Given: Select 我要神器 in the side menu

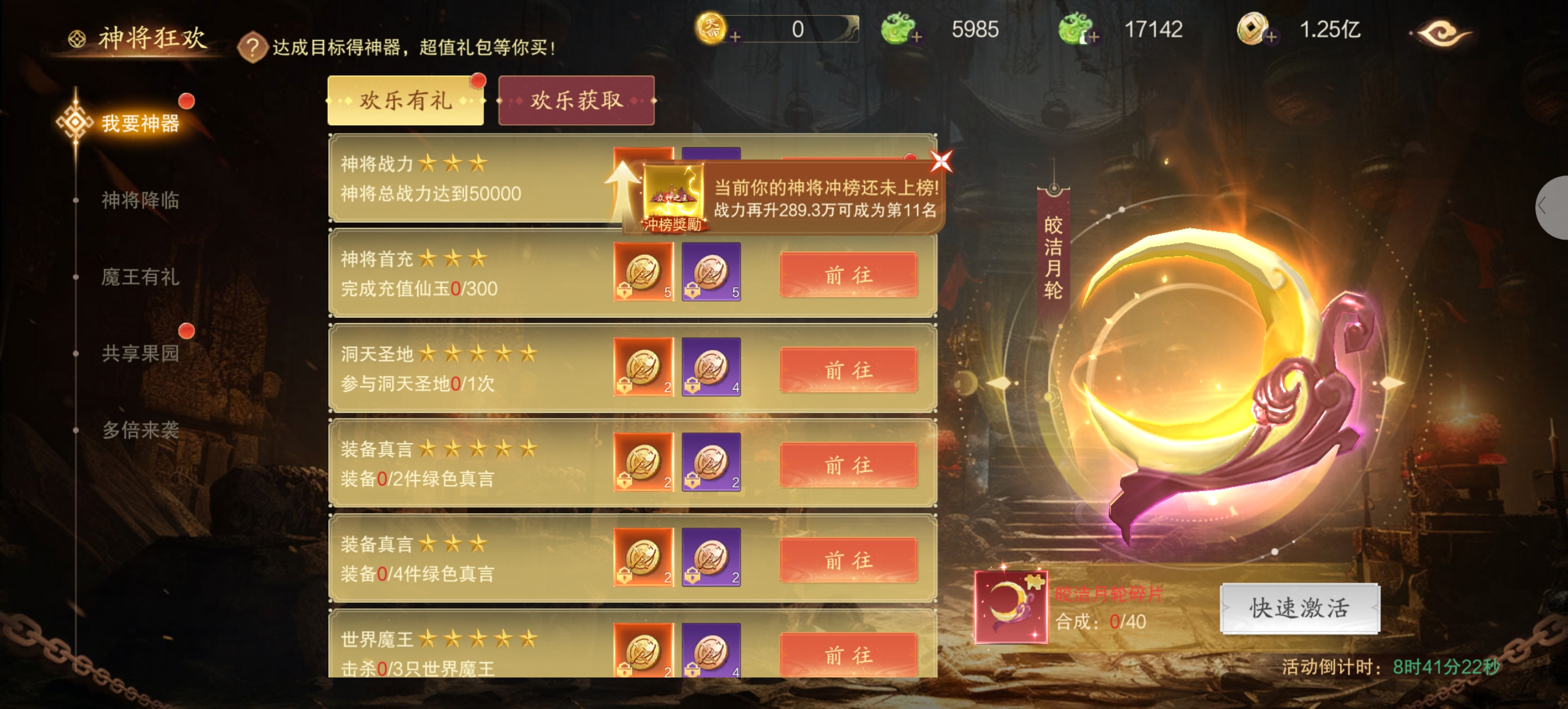Looking at the screenshot, I should pyautogui.click(x=140, y=123).
